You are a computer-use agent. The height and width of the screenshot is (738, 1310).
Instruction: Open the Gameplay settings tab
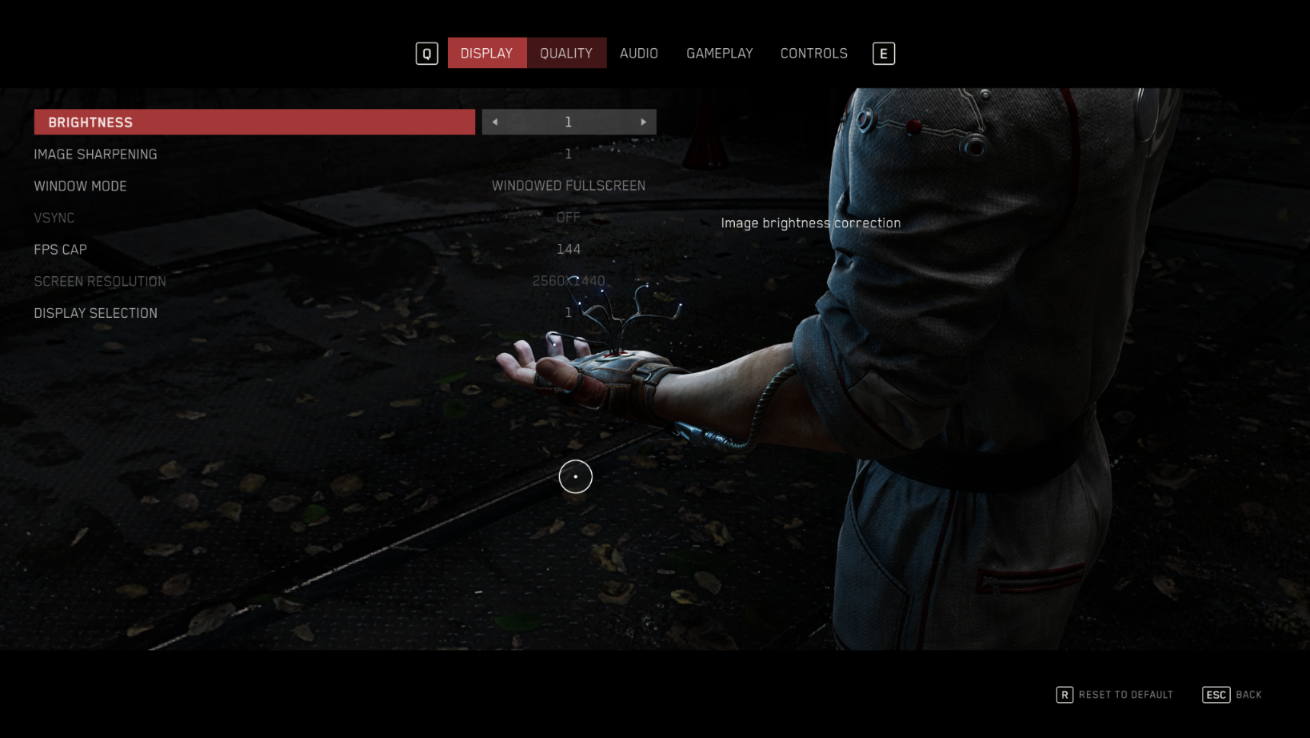(719, 53)
